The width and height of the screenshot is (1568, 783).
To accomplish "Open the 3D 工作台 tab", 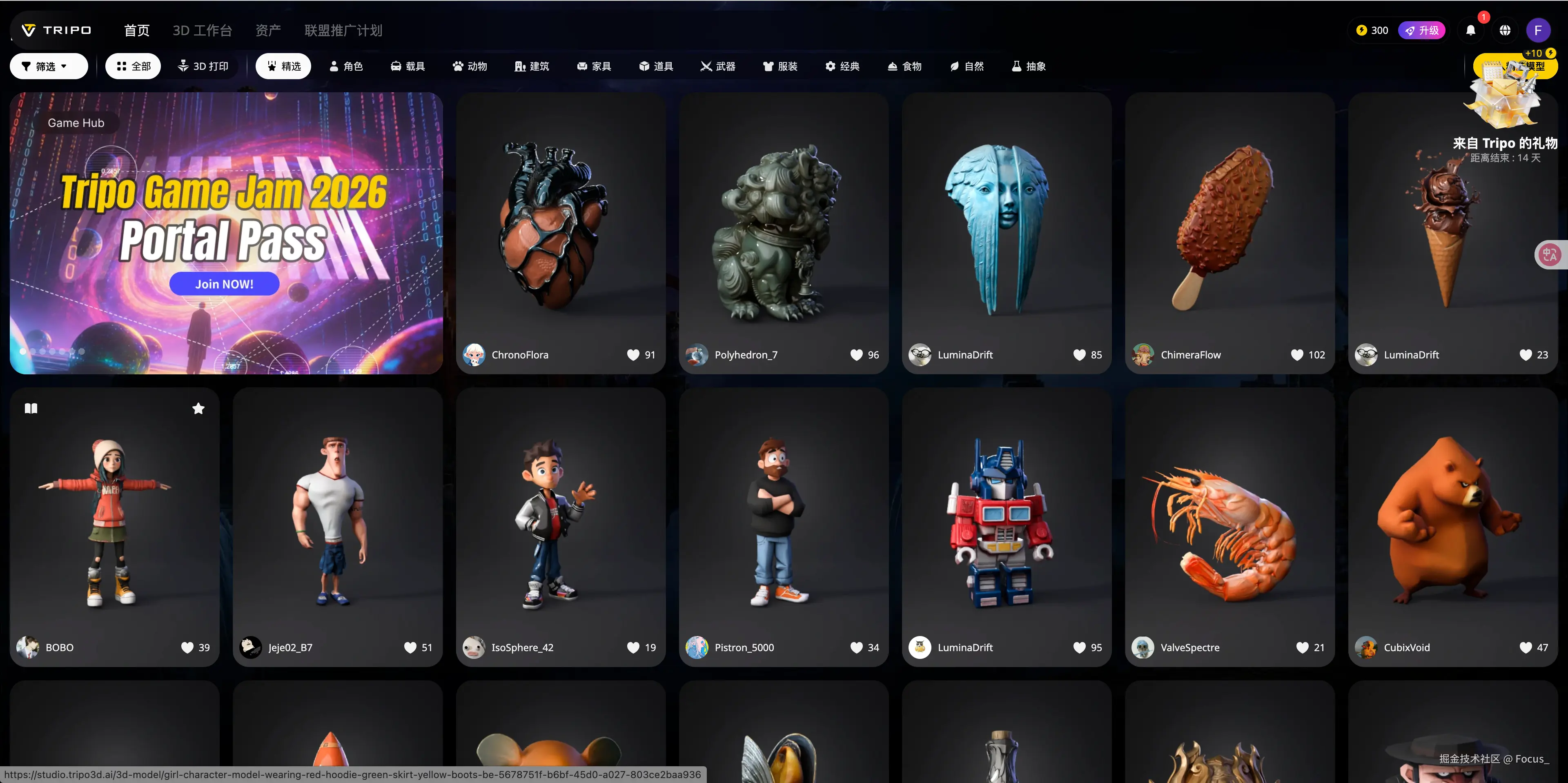I will [x=202, y=31].
